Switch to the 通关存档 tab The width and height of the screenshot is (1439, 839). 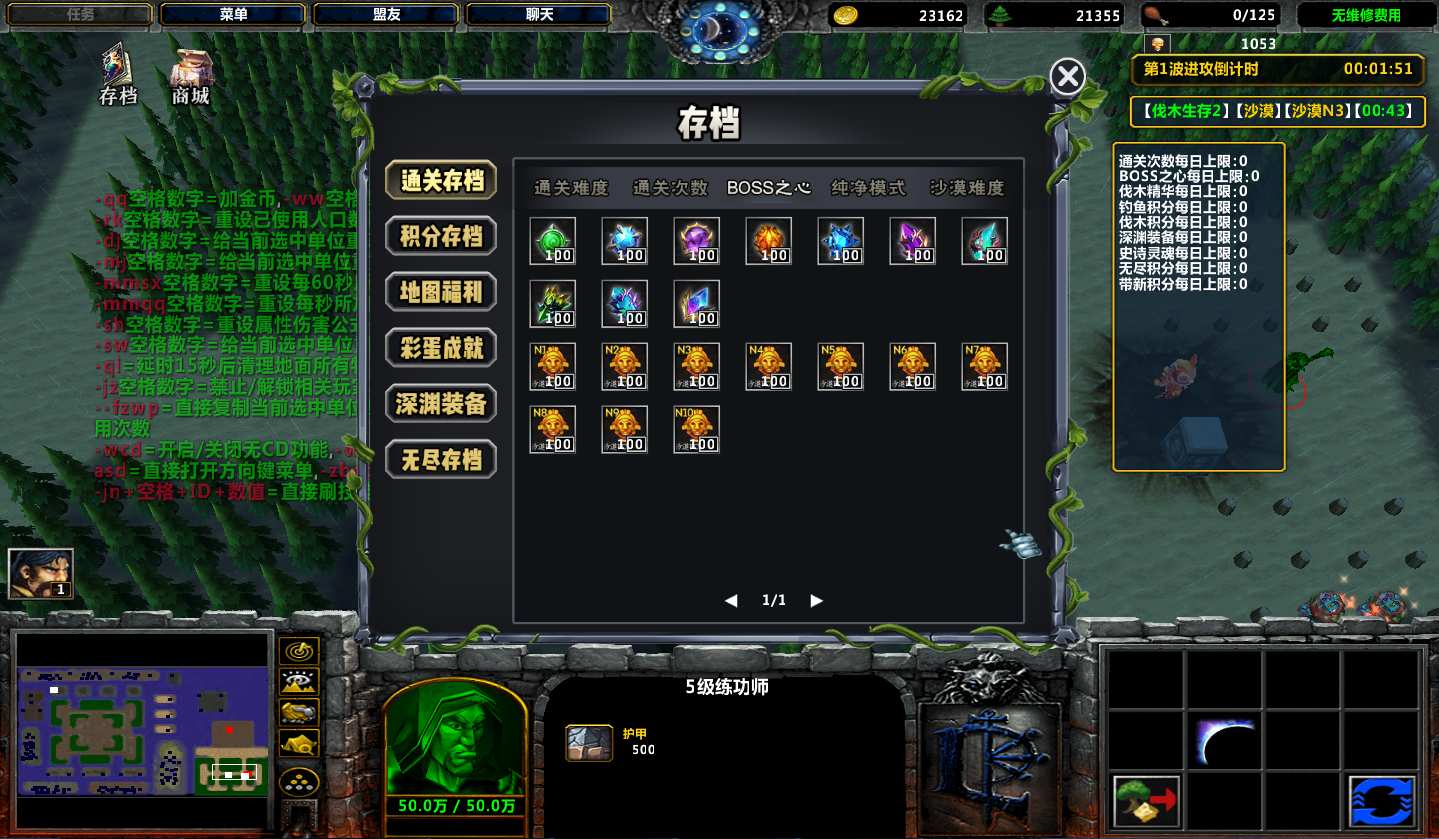click(x=441, y=181)
